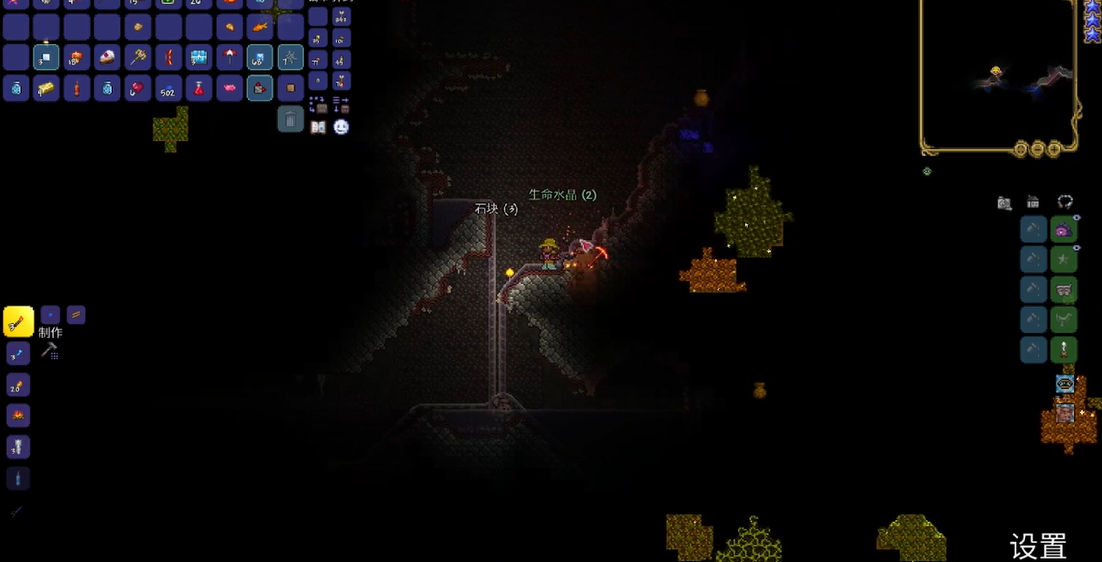Select the cobweb stack slot
Viewport: 1102px width, 562px height.
[x=290, y=58]
